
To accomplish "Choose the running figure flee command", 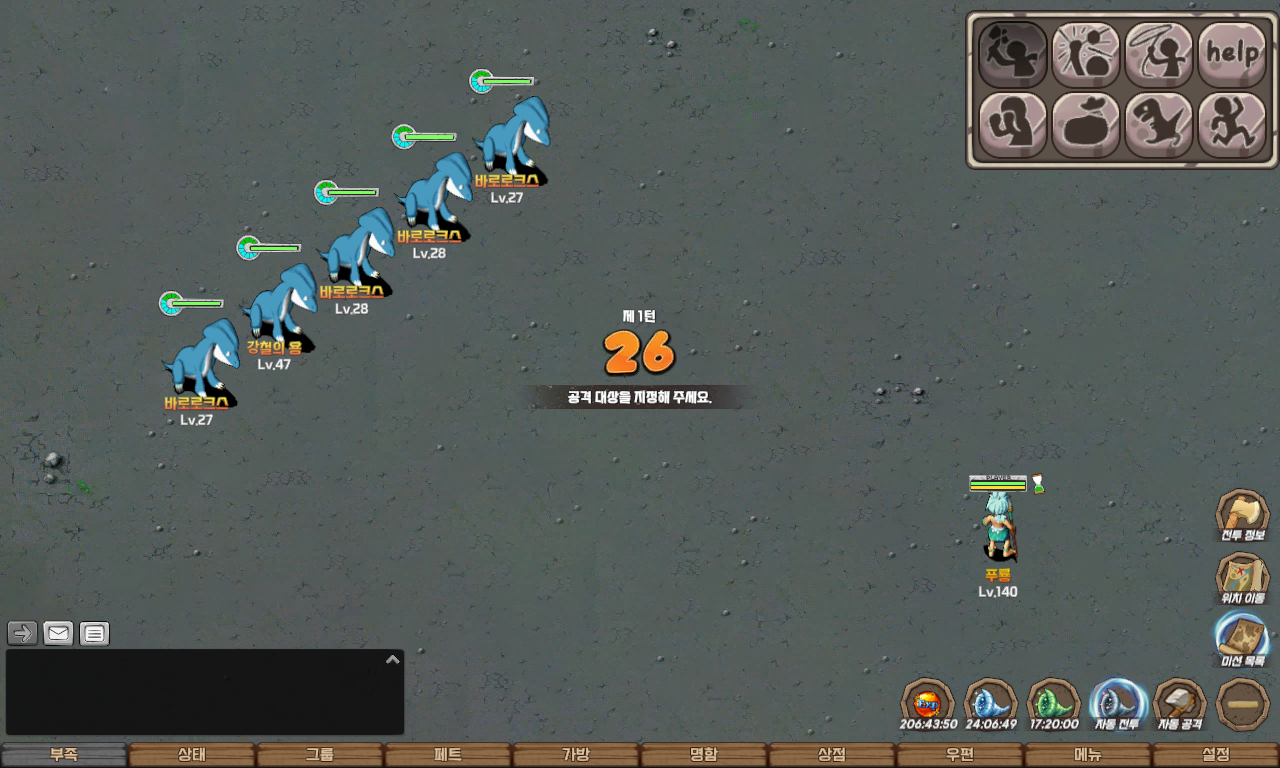I will (1231, 125).
